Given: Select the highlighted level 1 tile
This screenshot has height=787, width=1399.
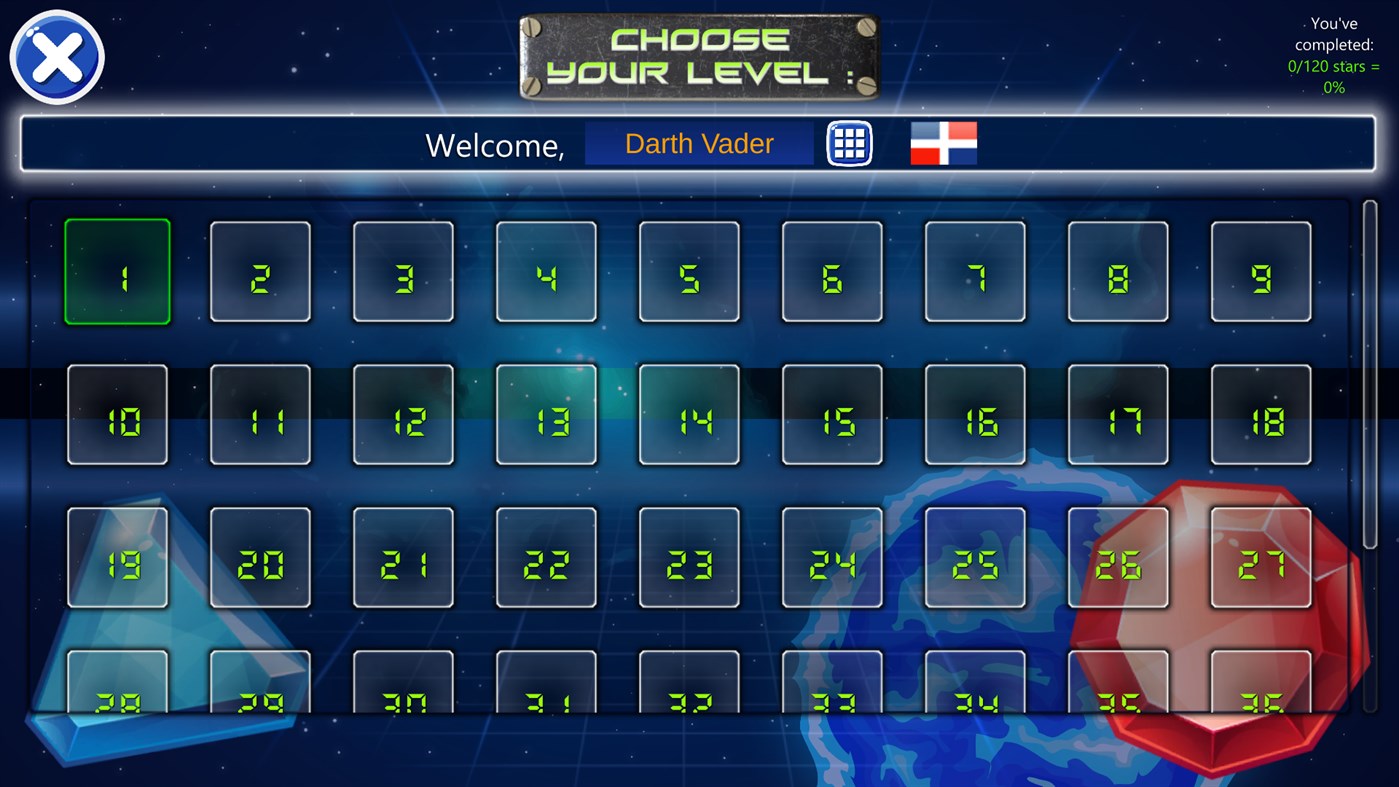Looking at the screenshot, I should [x=117, y=271].
